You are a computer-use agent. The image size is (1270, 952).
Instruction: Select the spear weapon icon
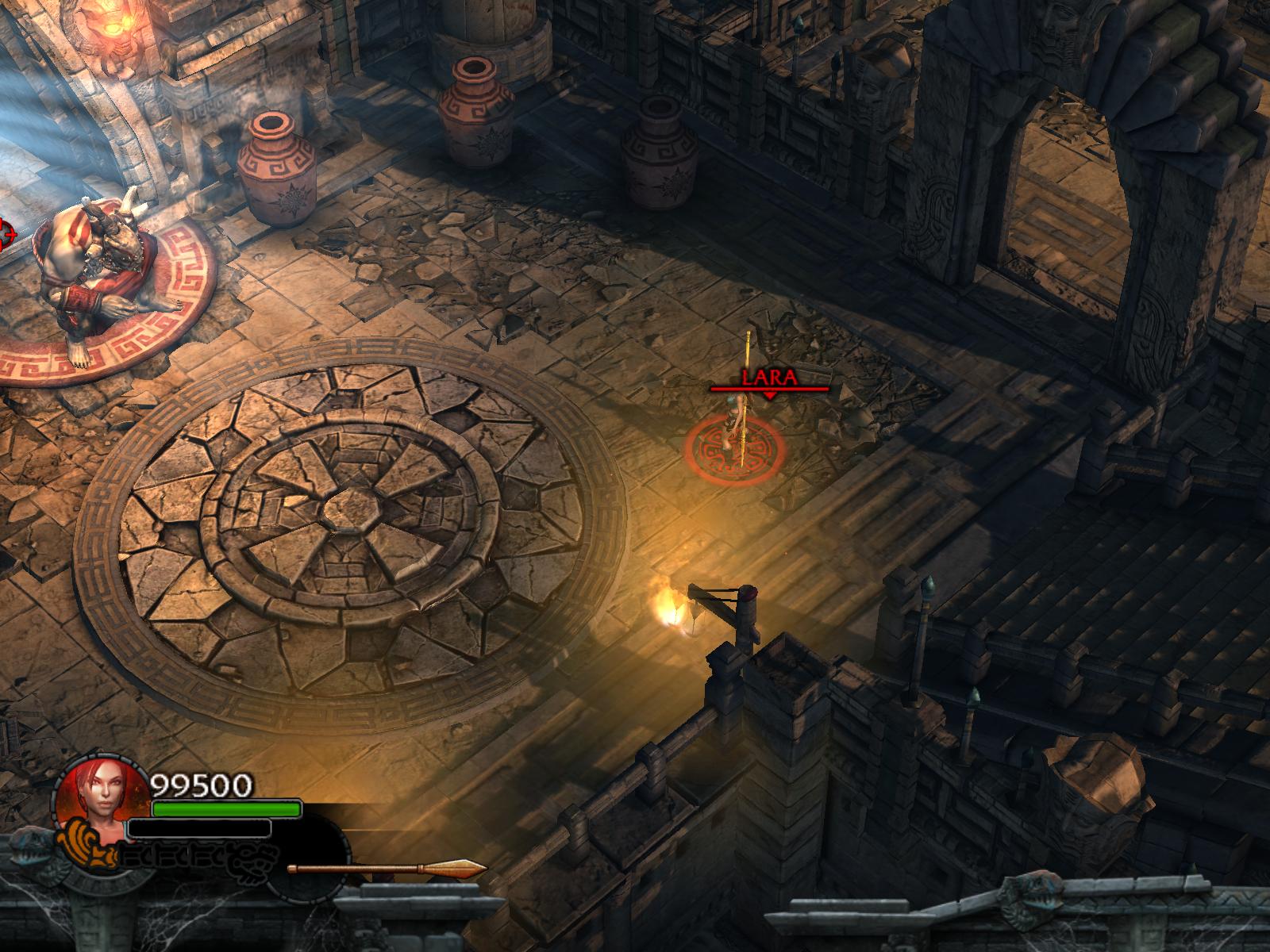(x=387, y=869)
